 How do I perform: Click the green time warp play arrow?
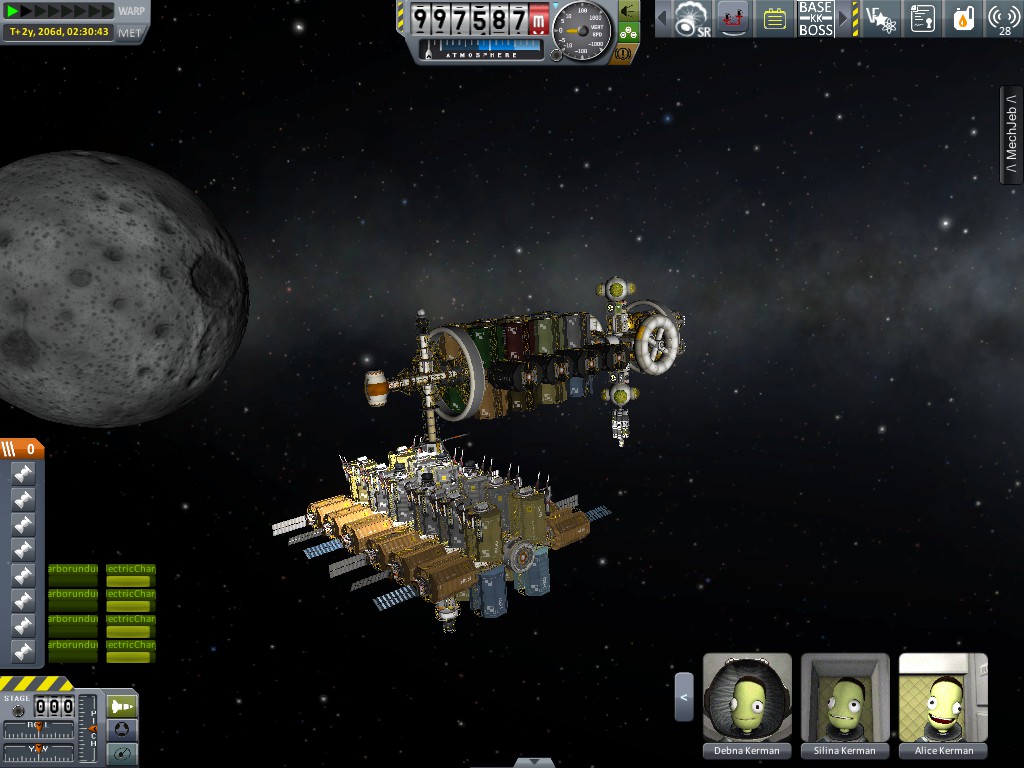tap(14, 11)
